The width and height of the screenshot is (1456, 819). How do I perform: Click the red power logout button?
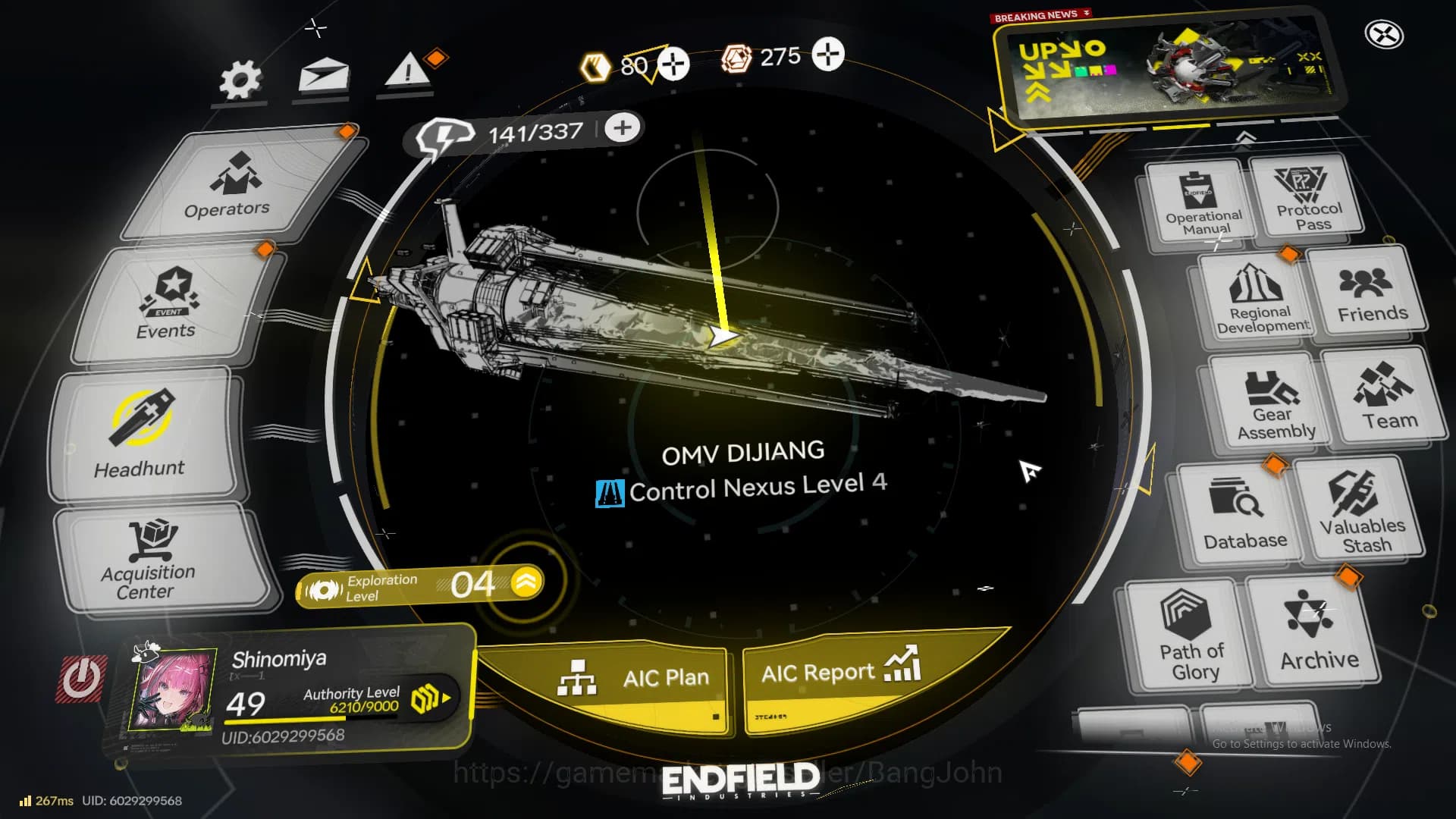81,678
